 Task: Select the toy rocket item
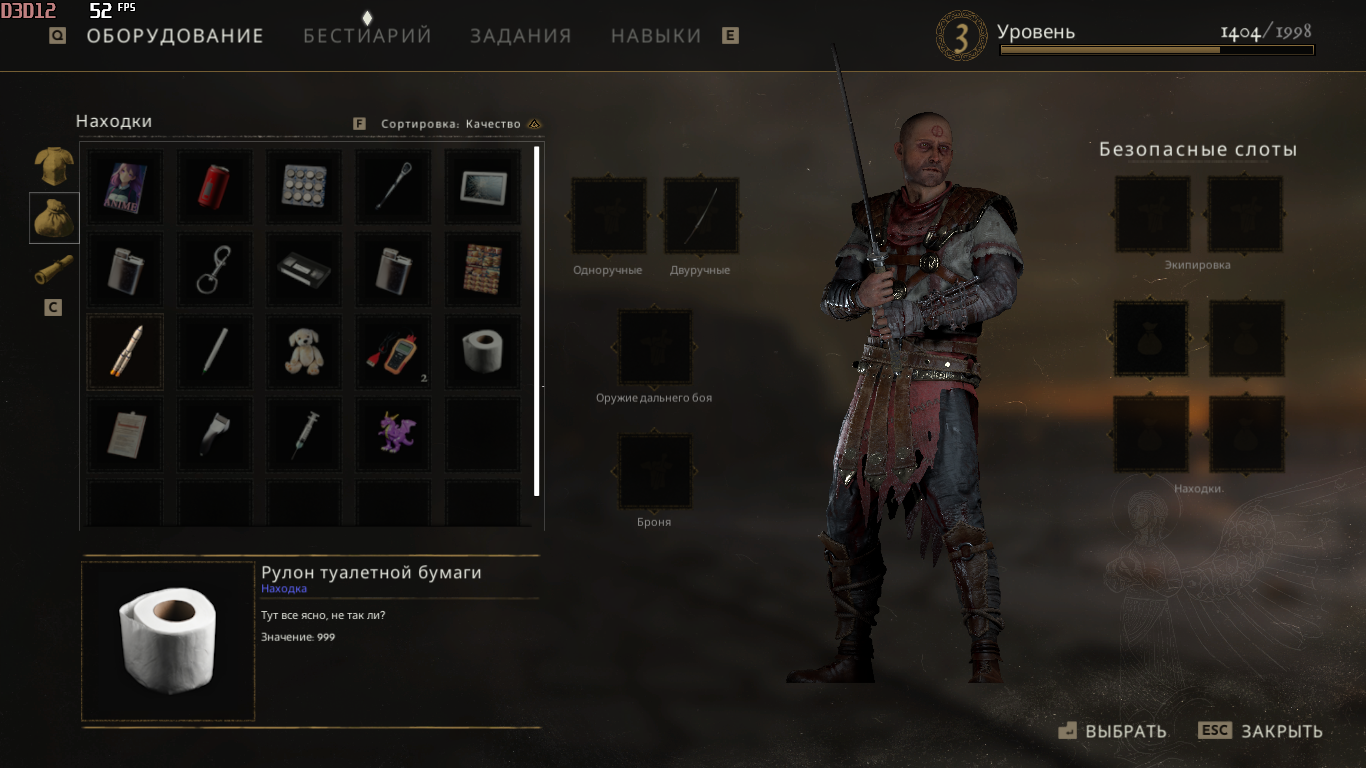(x=125, y=352)
